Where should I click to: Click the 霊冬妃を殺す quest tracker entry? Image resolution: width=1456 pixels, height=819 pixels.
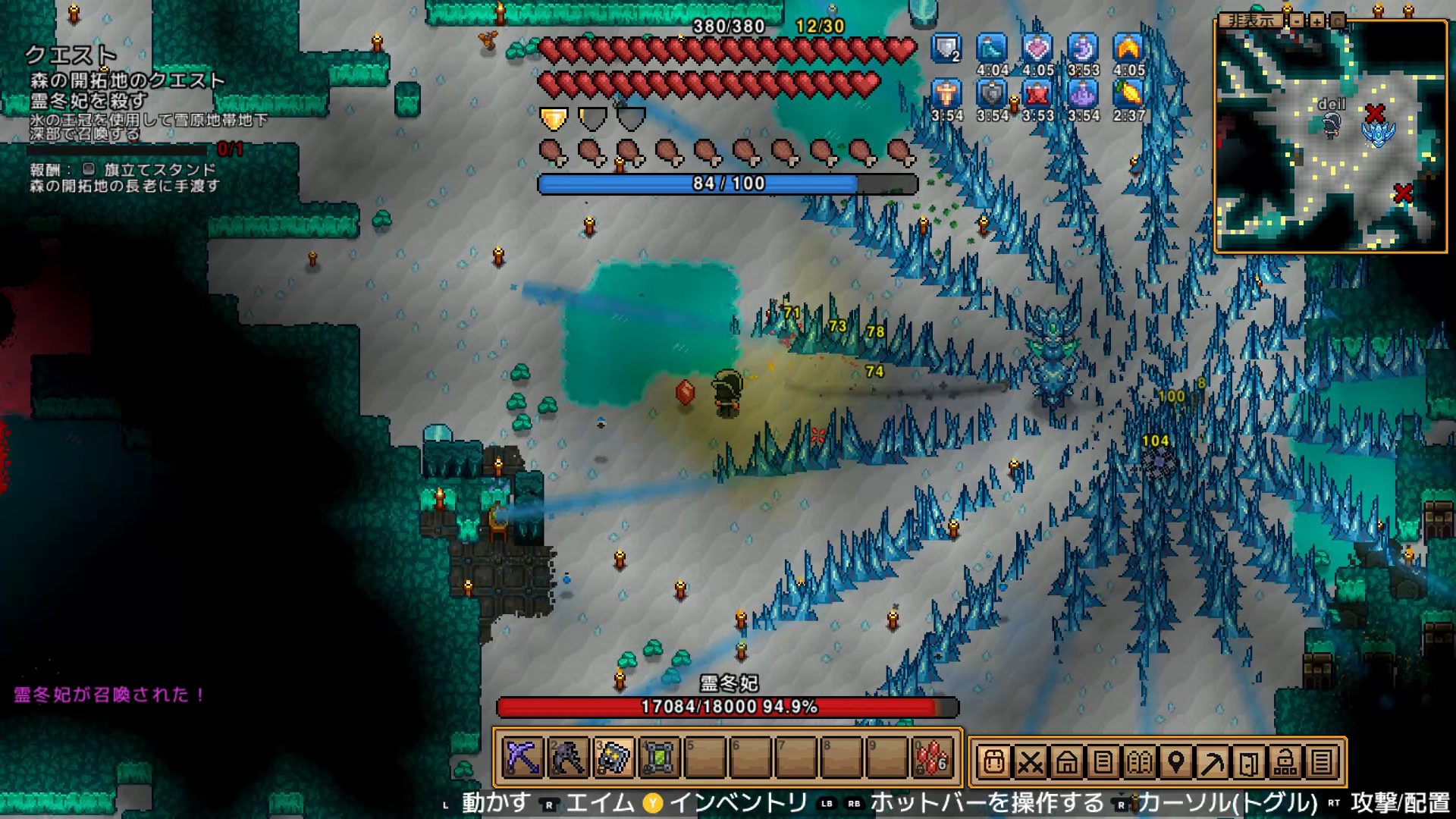(89, 100)
